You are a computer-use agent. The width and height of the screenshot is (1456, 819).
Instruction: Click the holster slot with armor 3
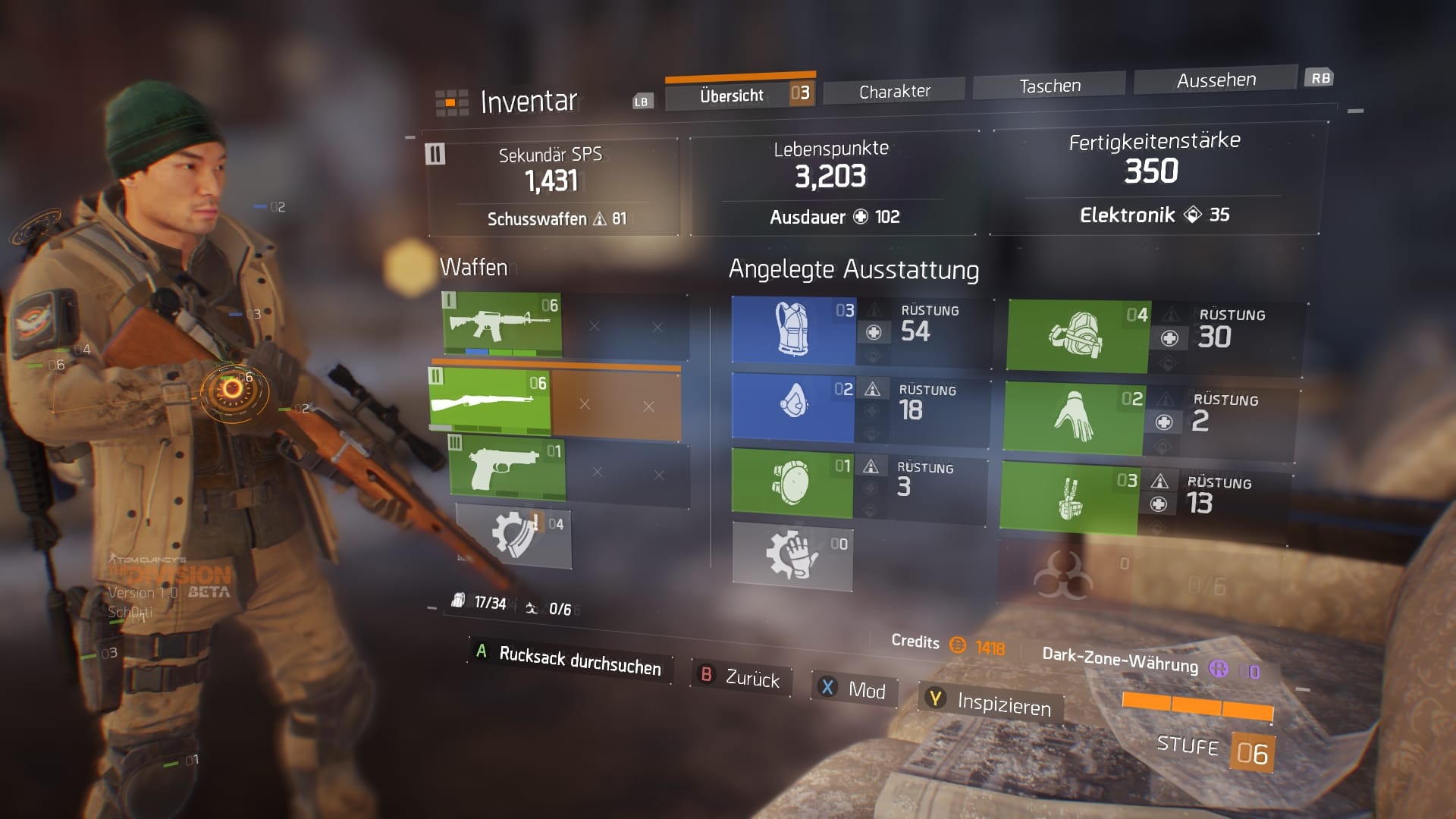pyautogui.click(x=792, y=482)
